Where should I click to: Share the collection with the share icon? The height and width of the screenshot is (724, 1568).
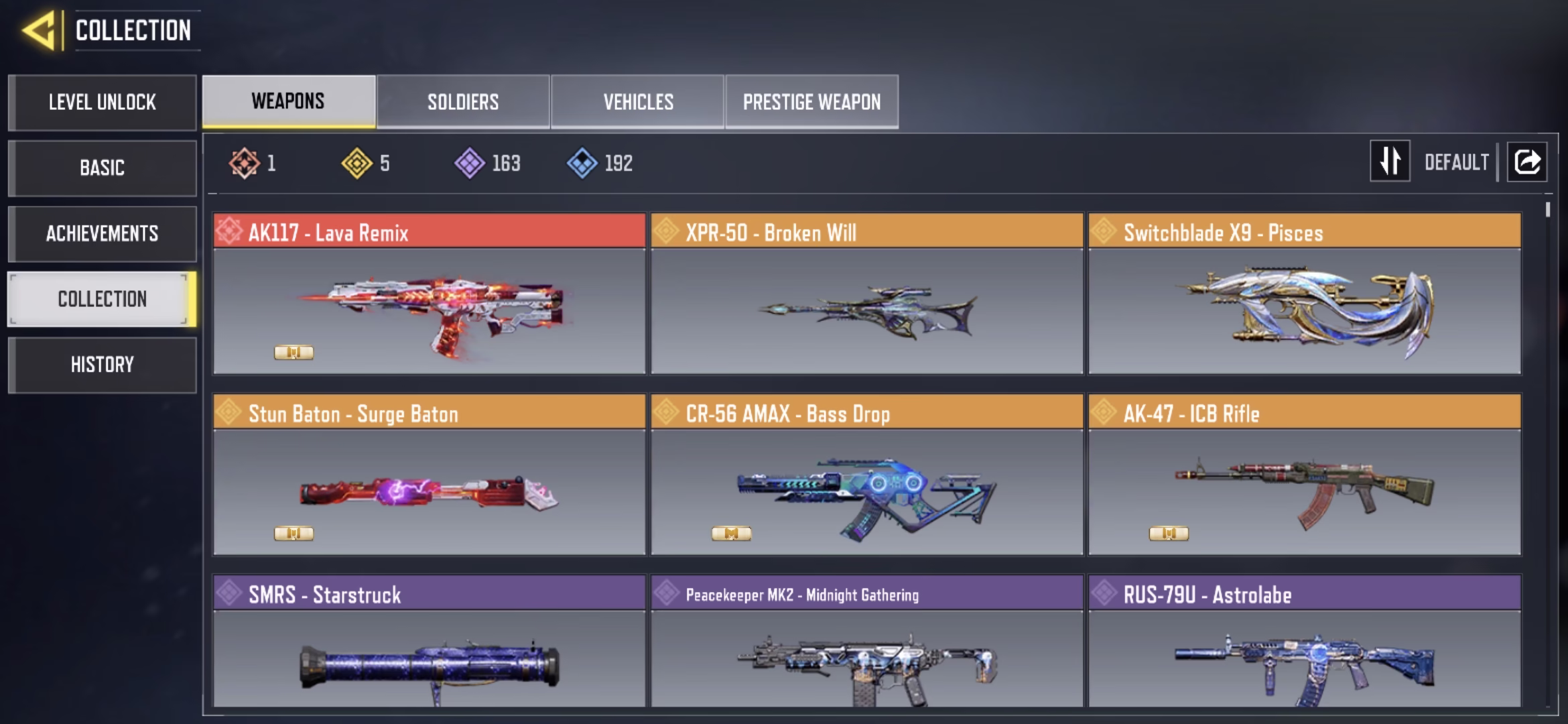tap(1527, 162)
